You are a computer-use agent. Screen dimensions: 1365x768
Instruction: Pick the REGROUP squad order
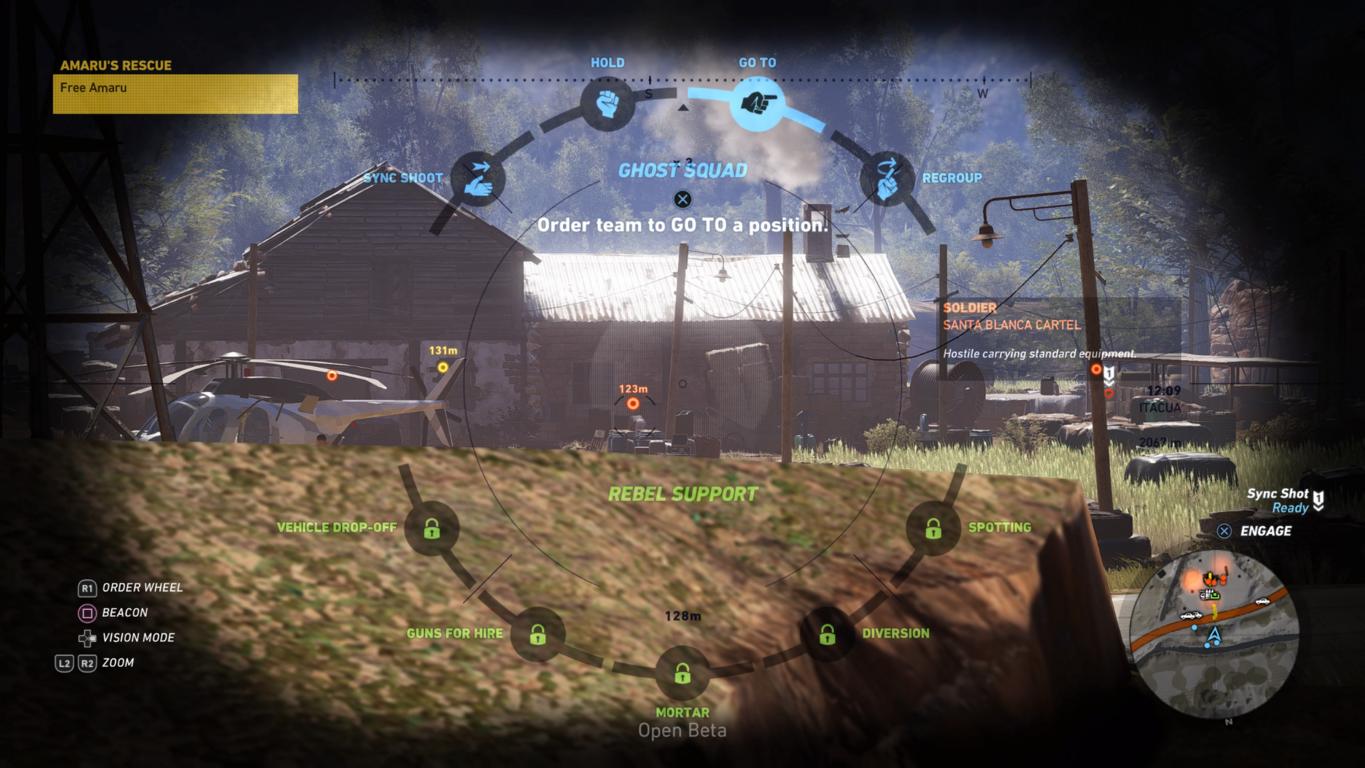click(x=887, y=178)
